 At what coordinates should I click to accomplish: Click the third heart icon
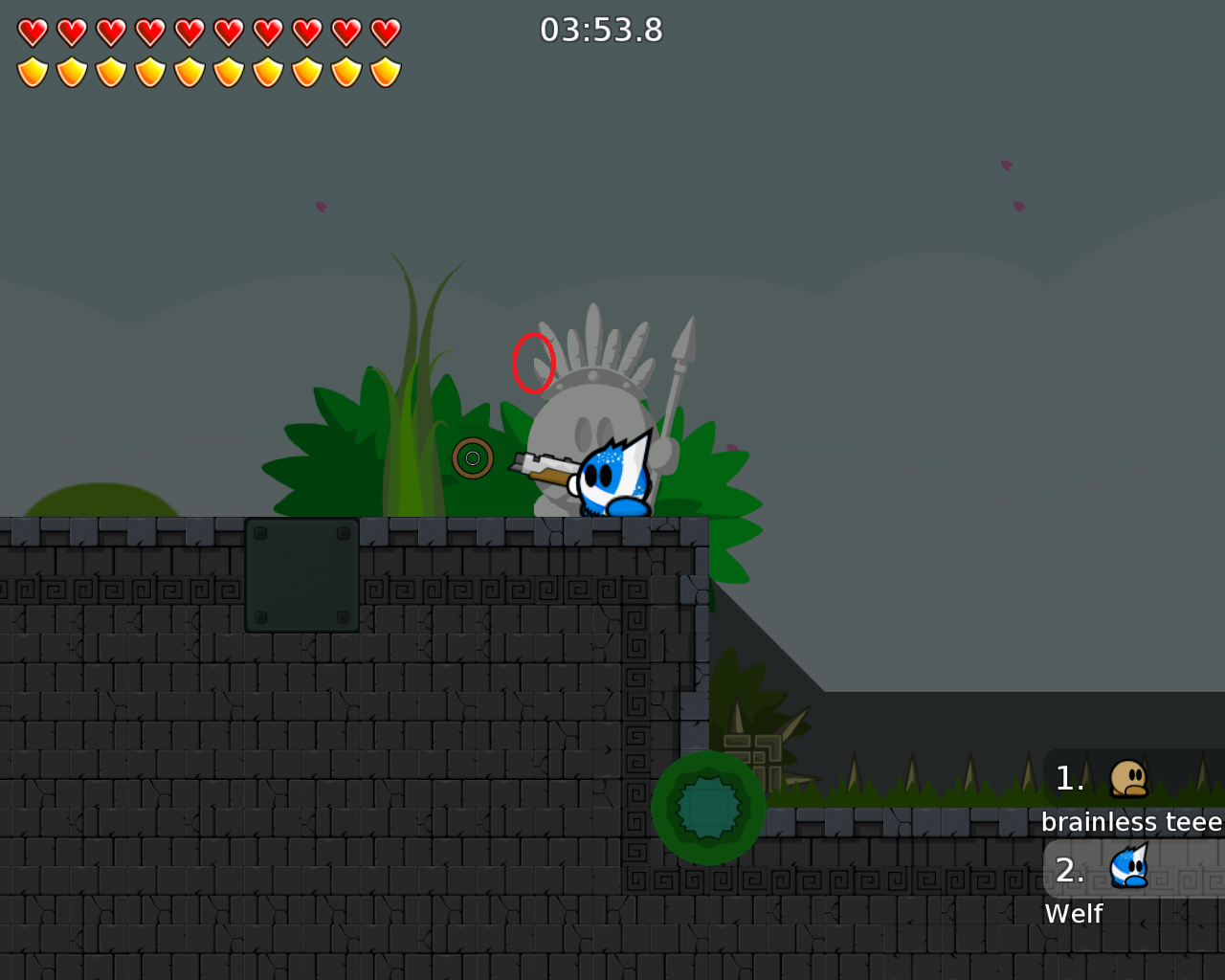point(110,30)
